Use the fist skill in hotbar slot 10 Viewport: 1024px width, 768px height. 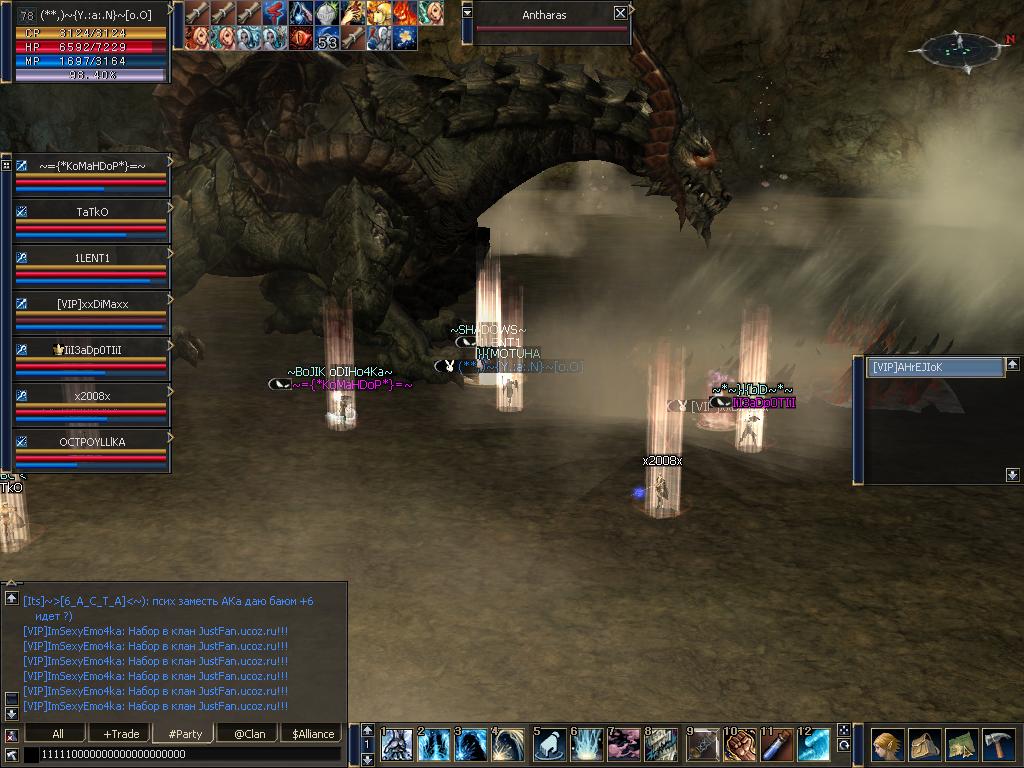coord(738,745)
